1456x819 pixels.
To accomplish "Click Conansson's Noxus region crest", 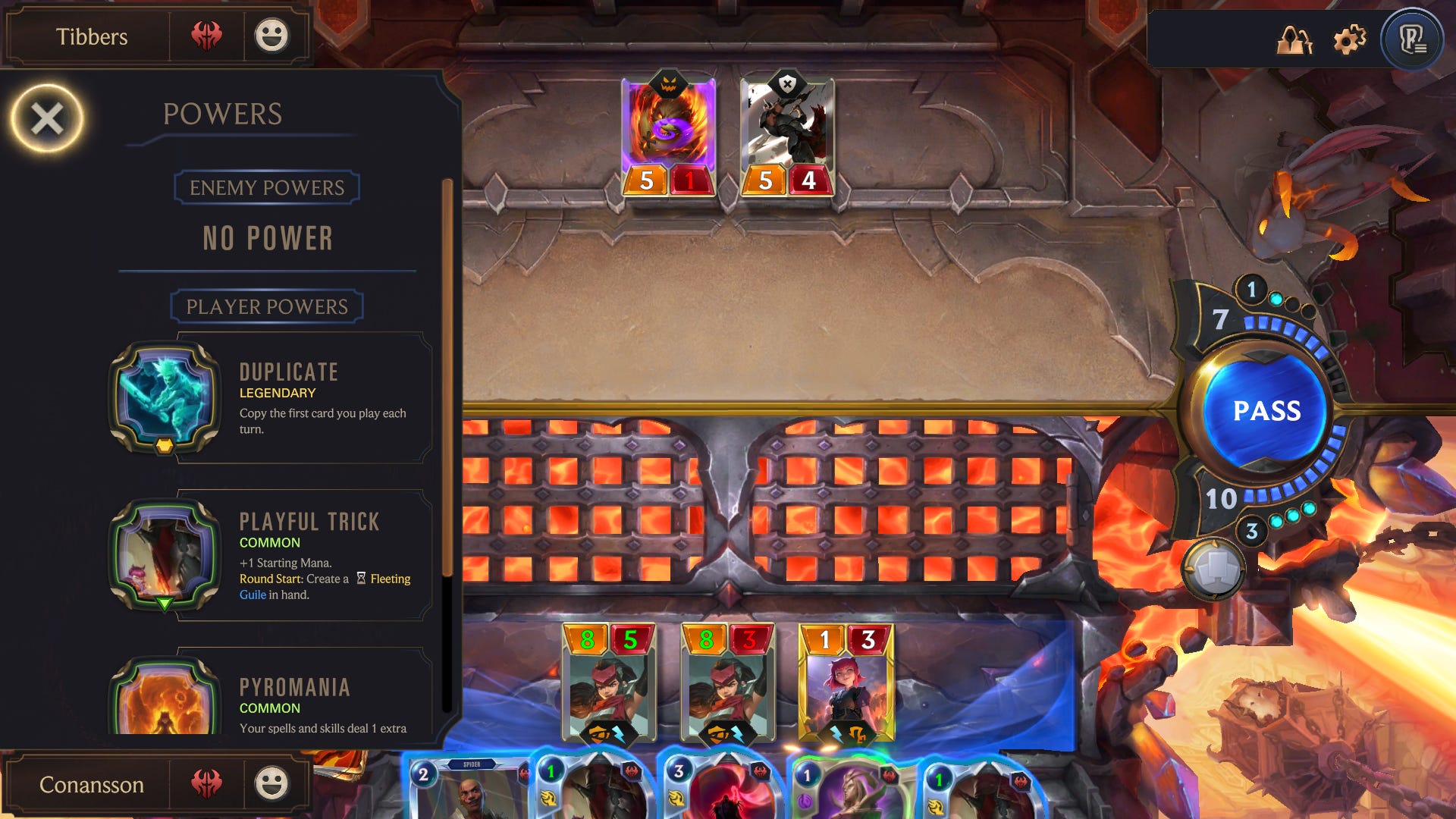I will click(x=209, y=783).
